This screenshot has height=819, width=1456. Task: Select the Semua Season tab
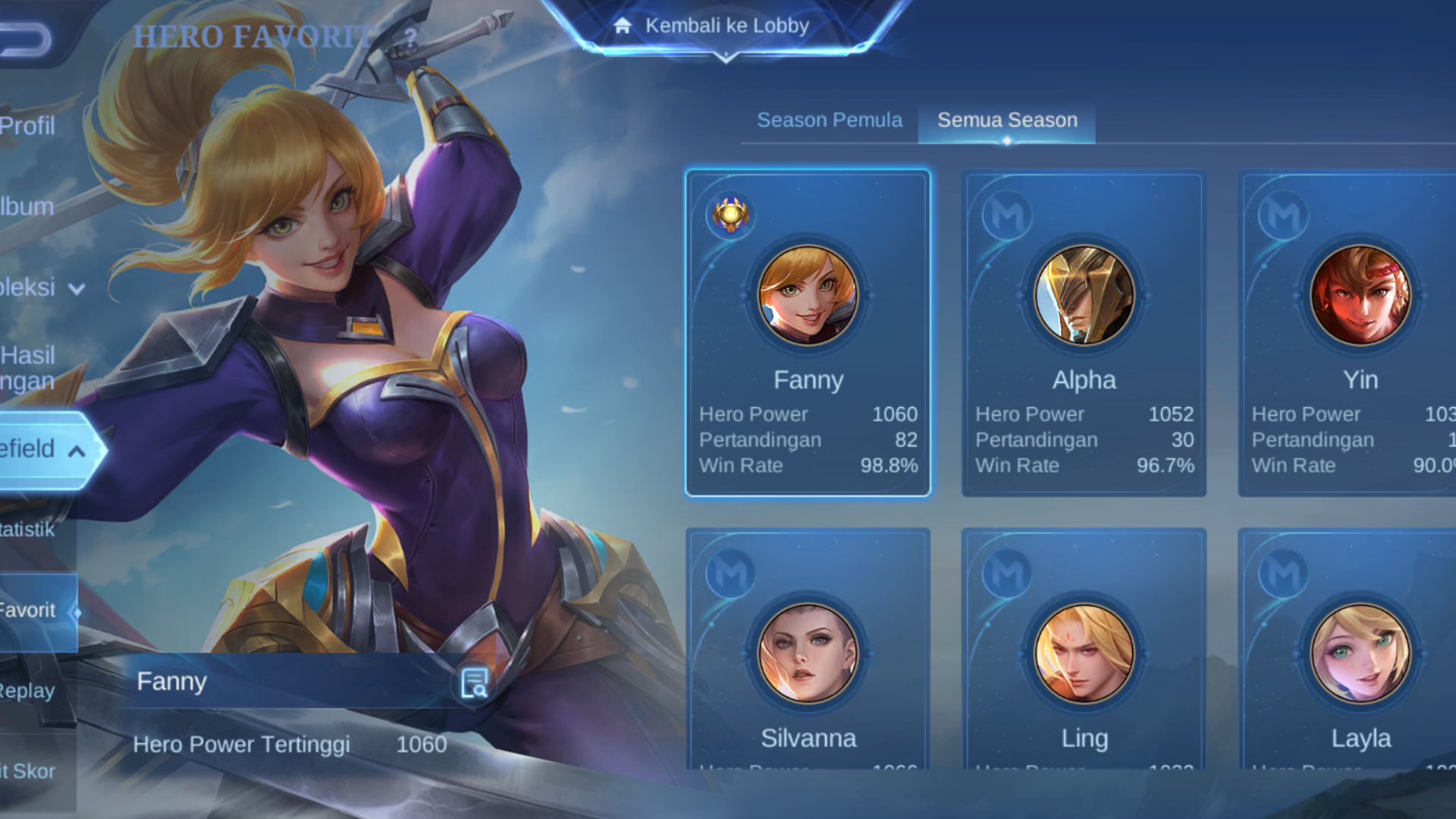coord(1007,120)
